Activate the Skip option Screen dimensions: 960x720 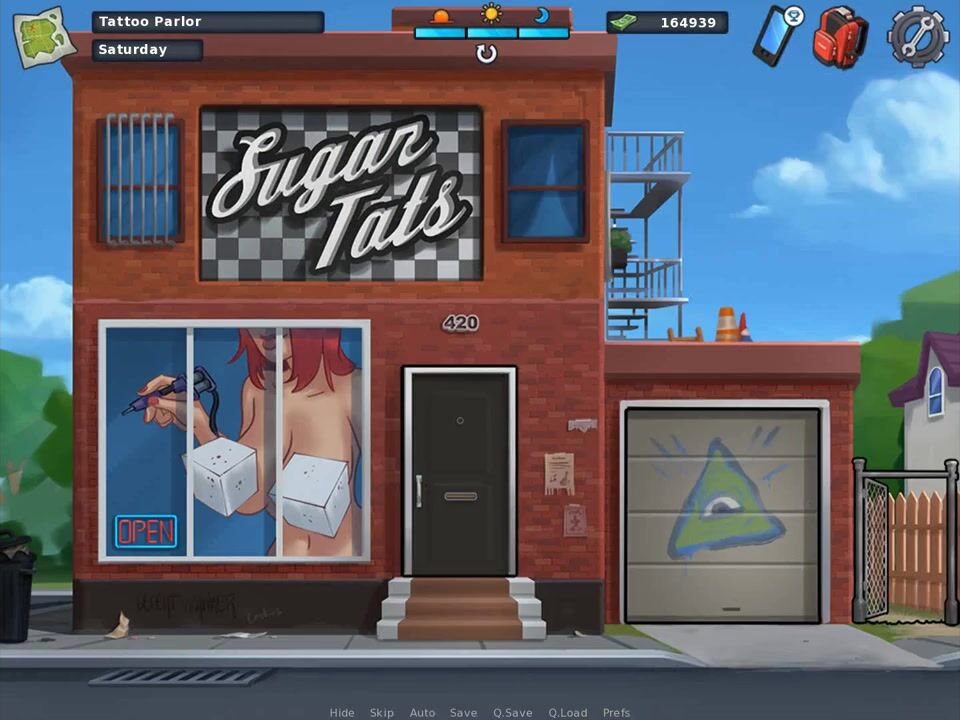(382, 713)
